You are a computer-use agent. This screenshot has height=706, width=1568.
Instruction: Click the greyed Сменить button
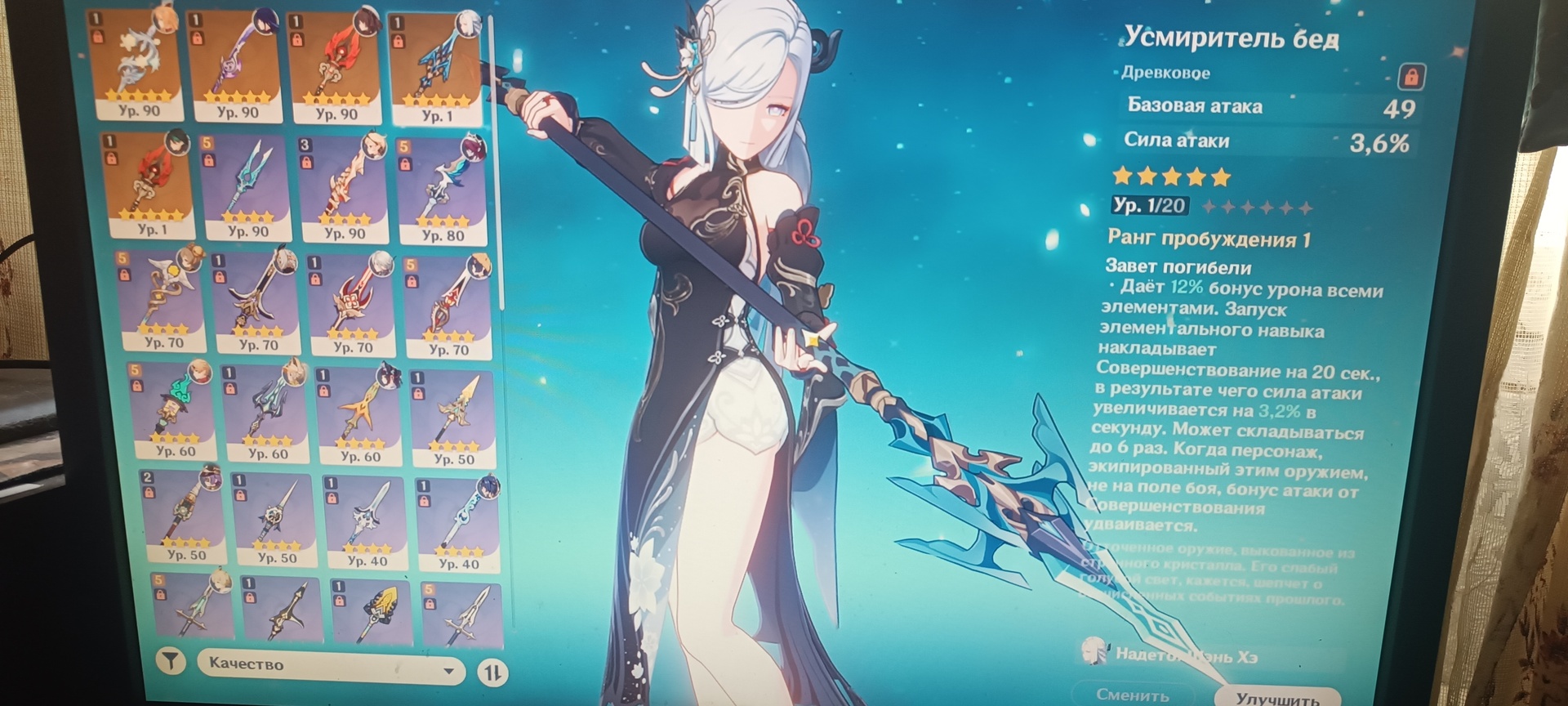(x=1133, y=694)
